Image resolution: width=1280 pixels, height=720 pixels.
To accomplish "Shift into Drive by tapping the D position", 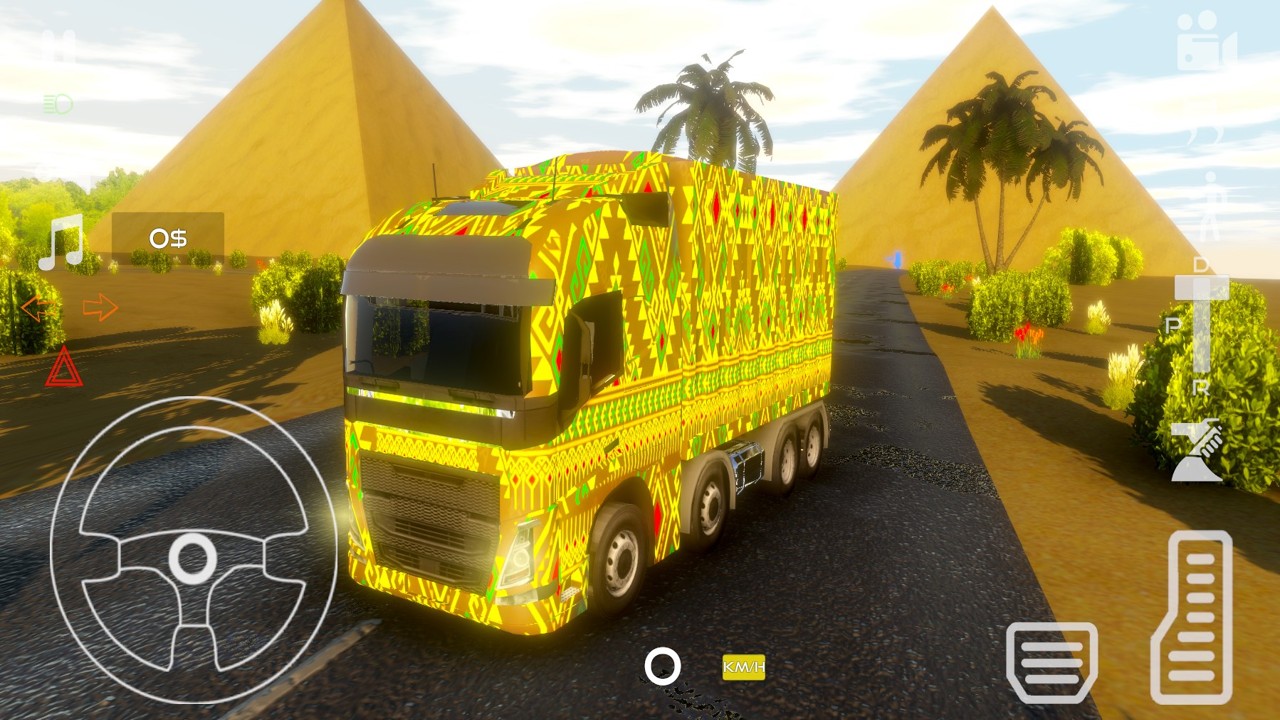I will 1200,263.
